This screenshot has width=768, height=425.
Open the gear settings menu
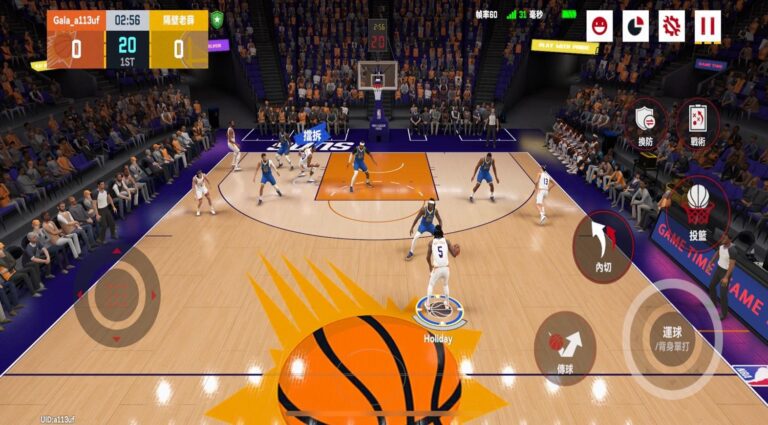click(672, 26)
